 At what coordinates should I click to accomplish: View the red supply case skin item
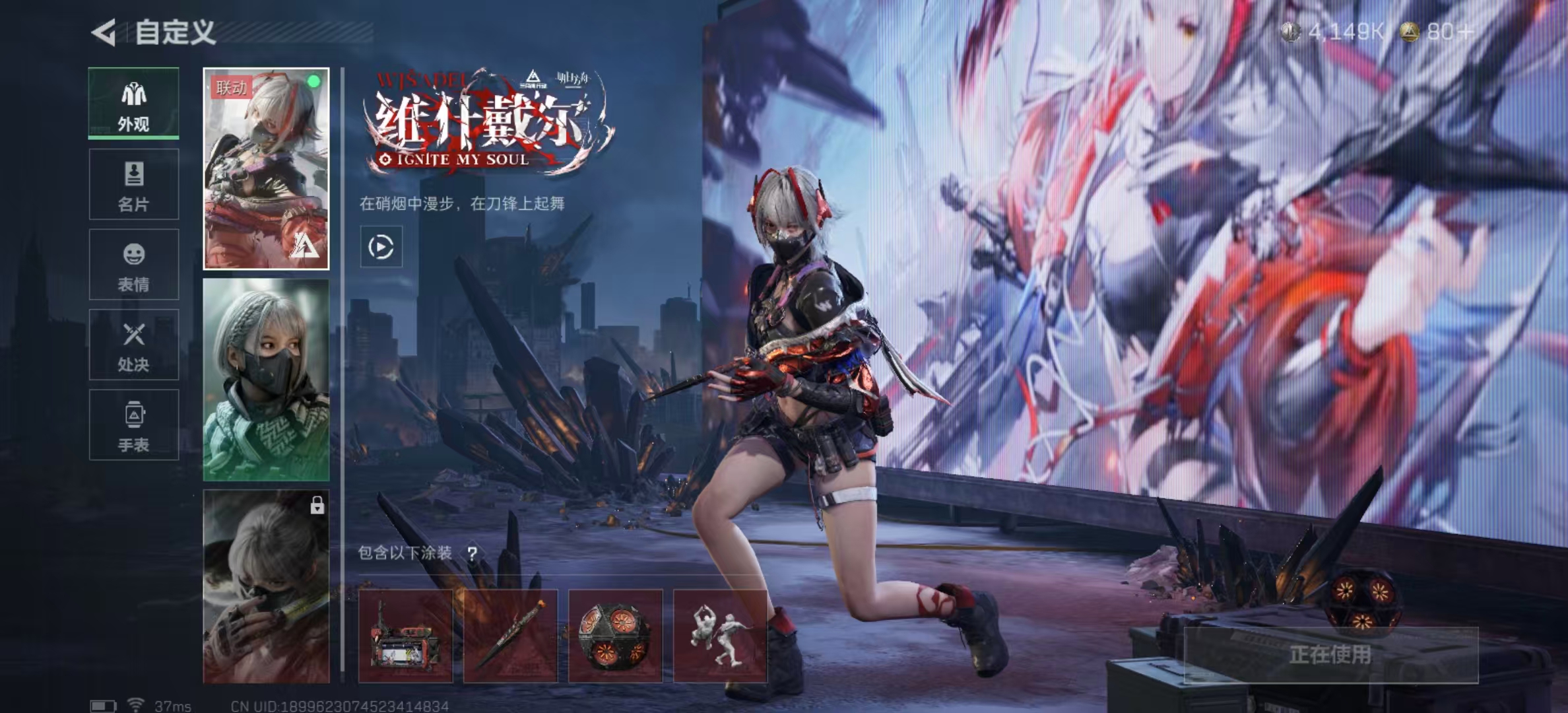point(406,636)
